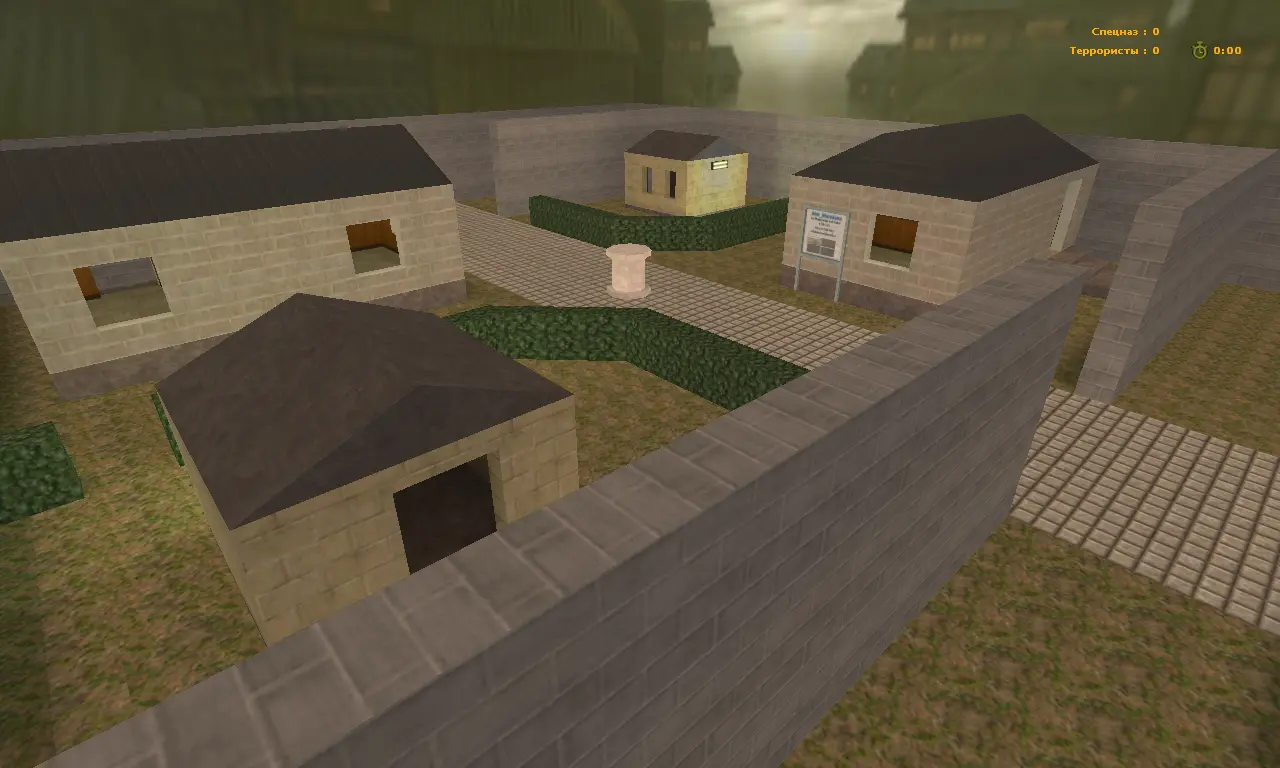Click the 0:00 round timer text

(1225, 49)
